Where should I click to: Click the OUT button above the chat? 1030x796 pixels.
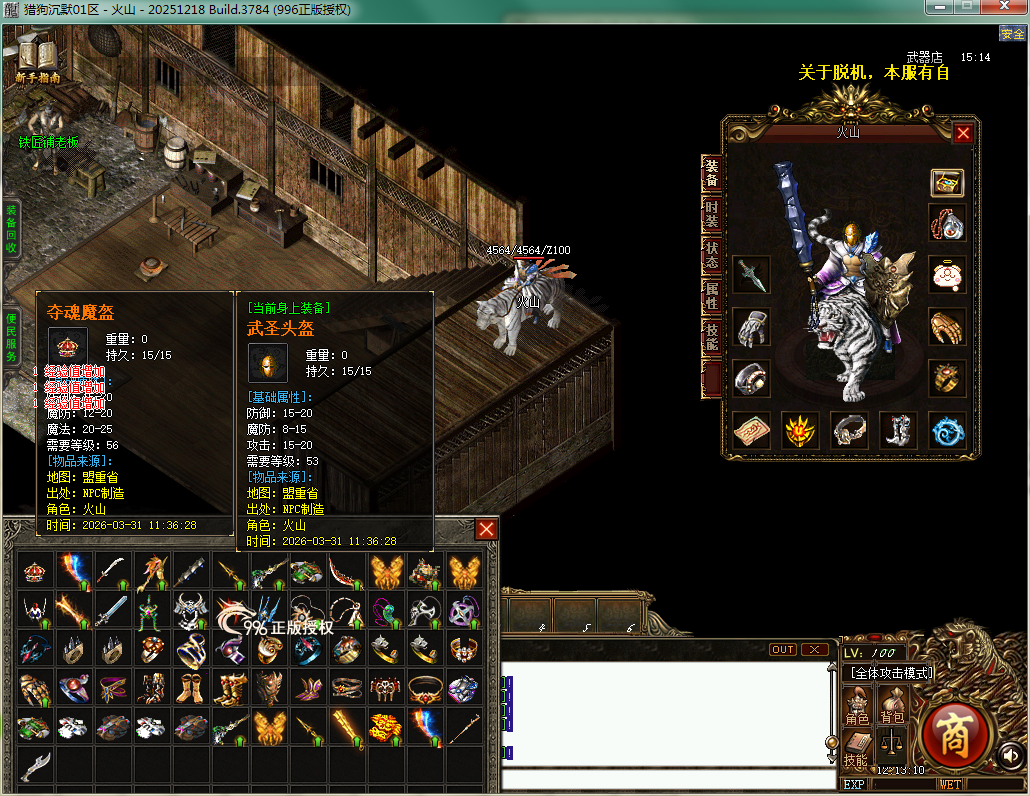(x=783, y=650)
